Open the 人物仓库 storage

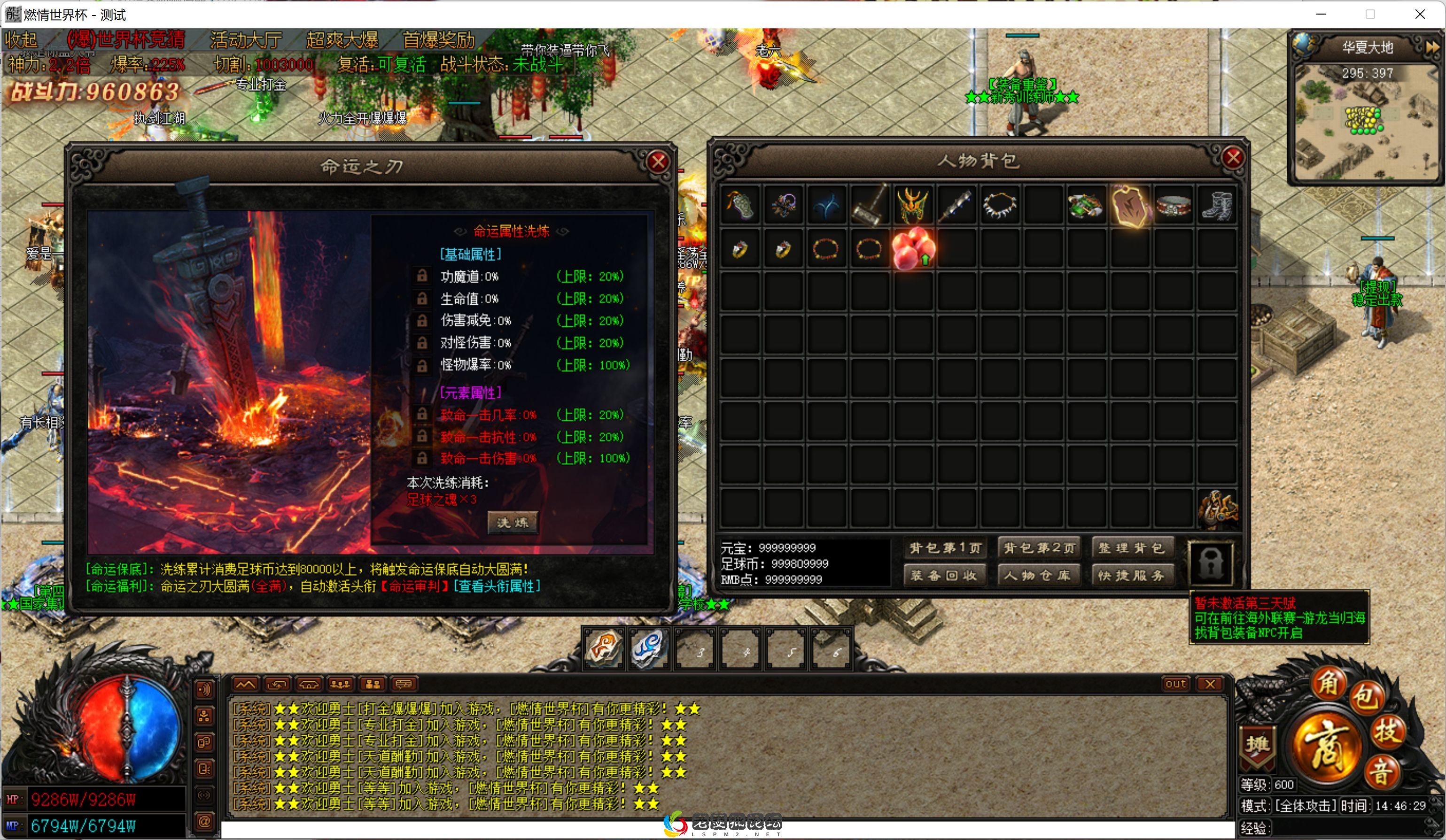coord(1039,575)
